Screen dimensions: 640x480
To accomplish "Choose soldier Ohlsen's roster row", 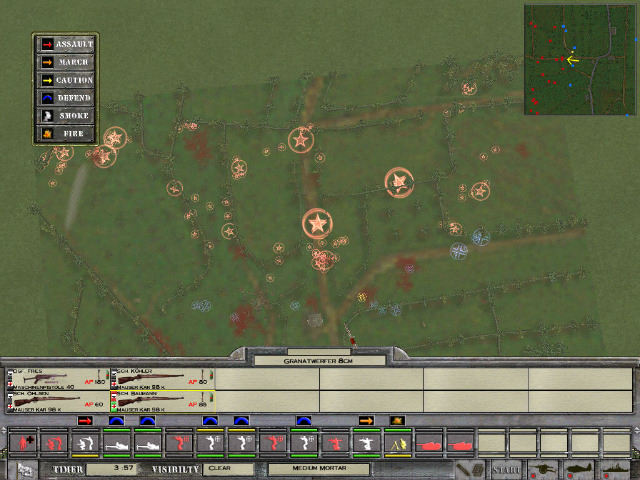I will coord(57,401).
